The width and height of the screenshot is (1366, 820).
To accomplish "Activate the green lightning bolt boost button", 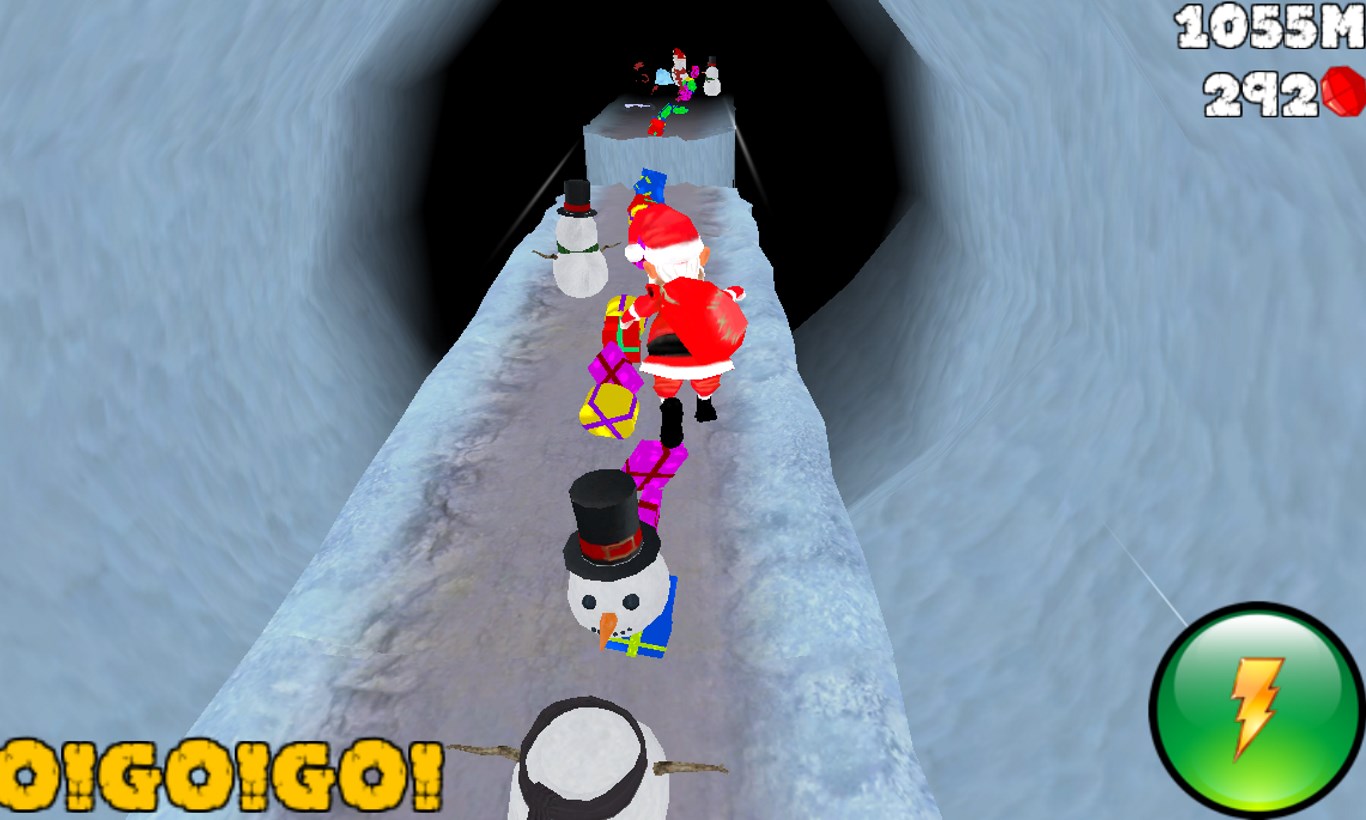I will pyautogui.click(x=1256, y=708).
